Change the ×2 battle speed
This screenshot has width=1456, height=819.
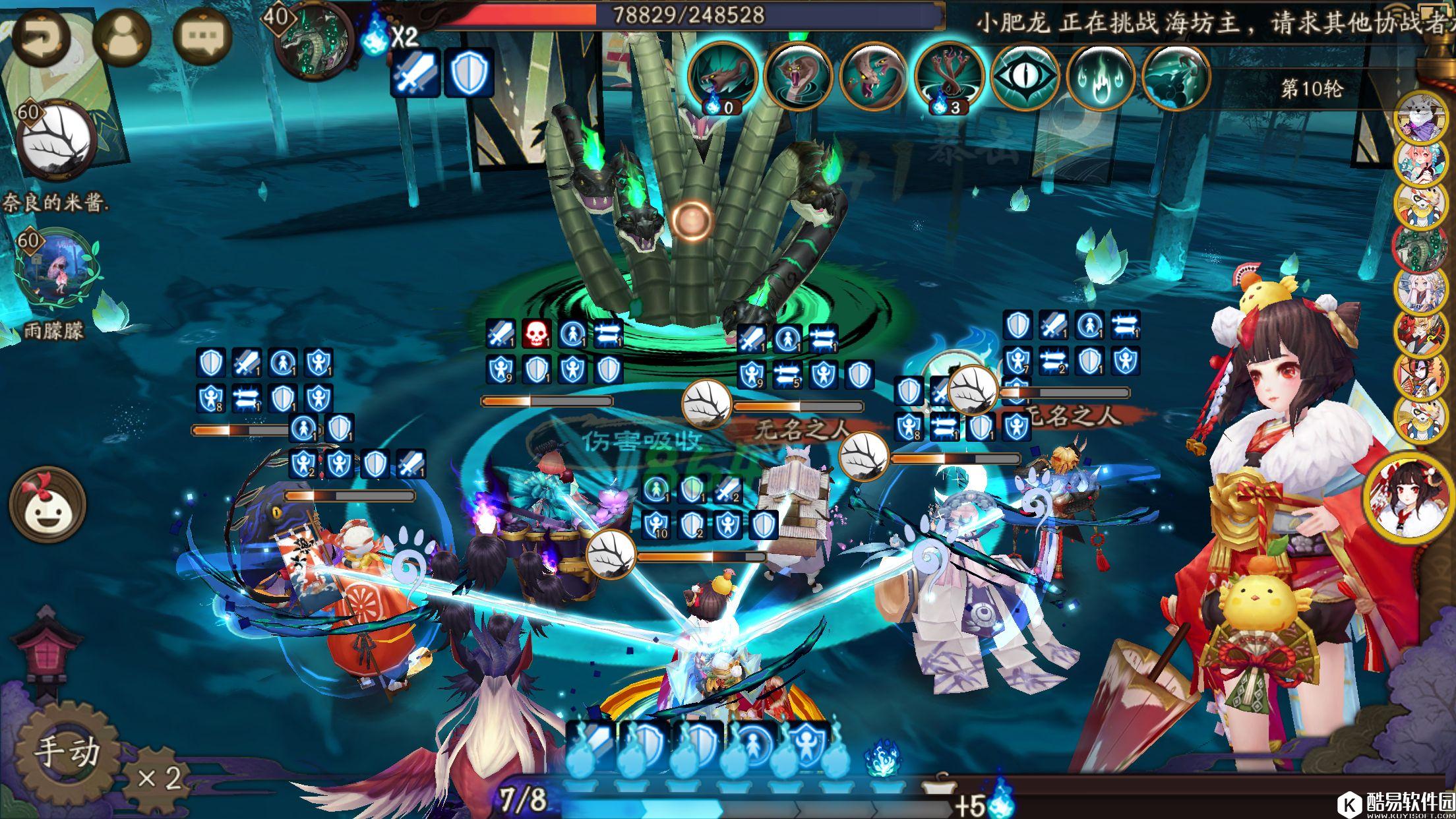coord(158,778)
